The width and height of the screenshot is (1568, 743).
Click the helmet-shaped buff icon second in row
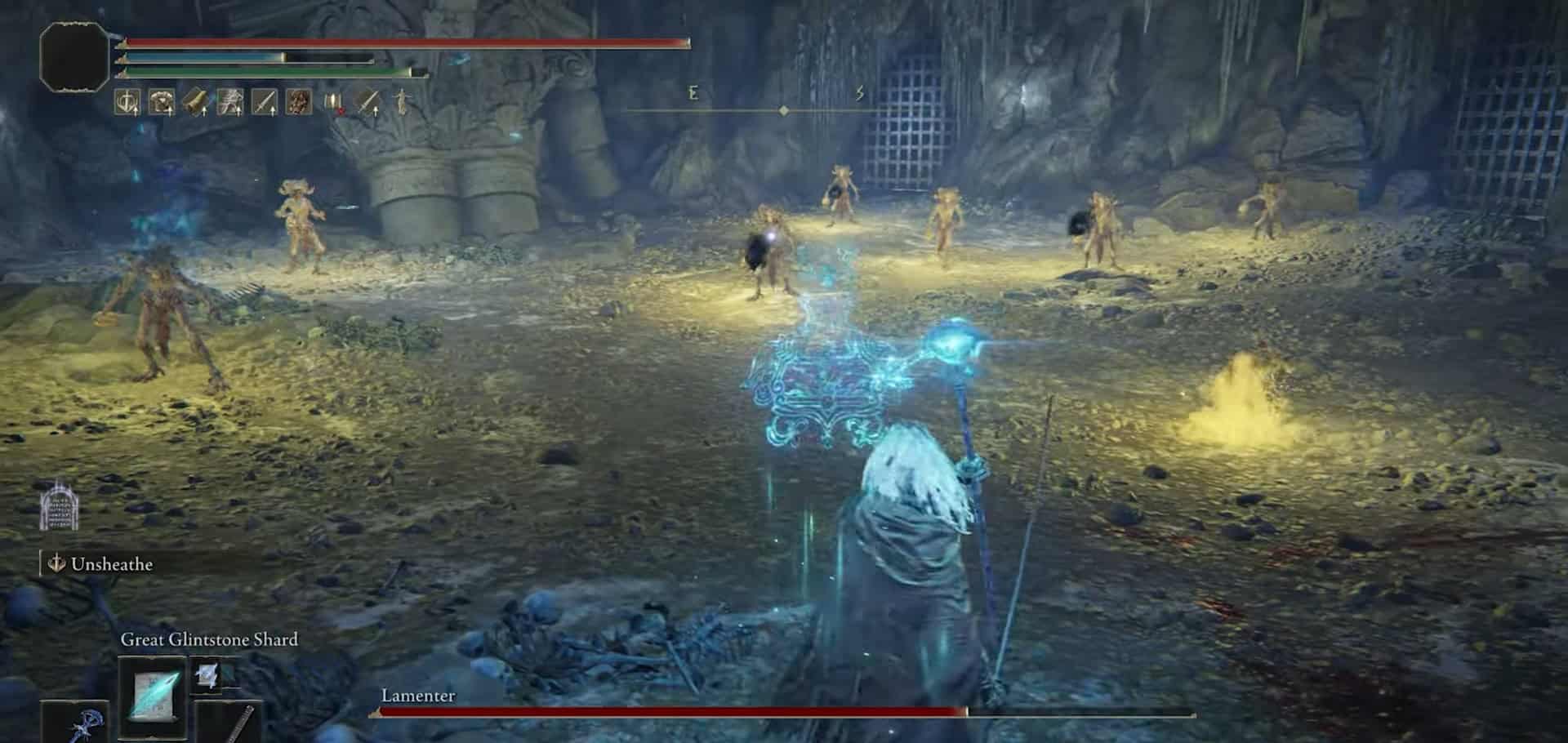[163, 102]
